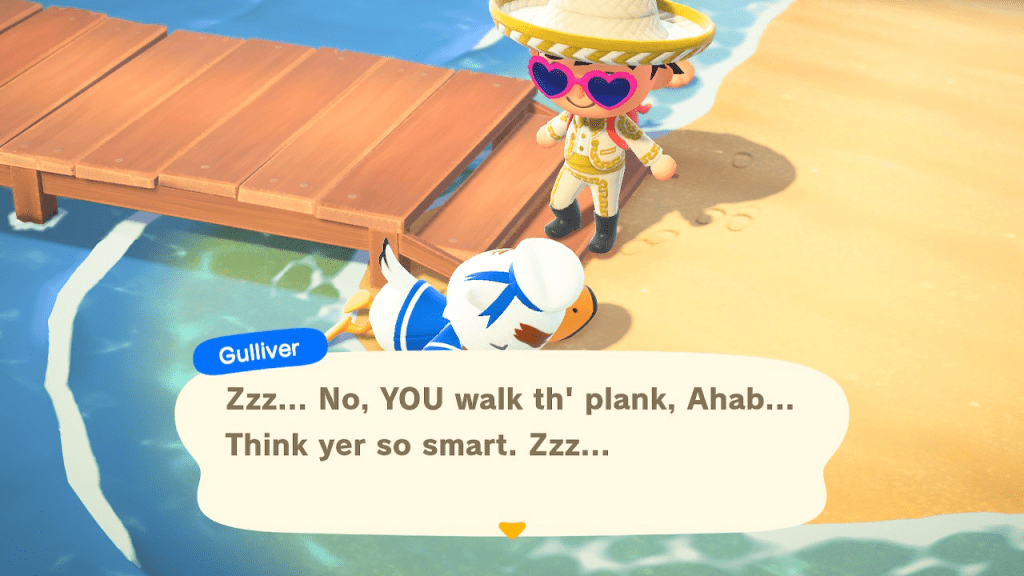Advance dialogue with the yellow continue arrow
Viewport: 1024px width, 576px height.
tap(511, 530)
